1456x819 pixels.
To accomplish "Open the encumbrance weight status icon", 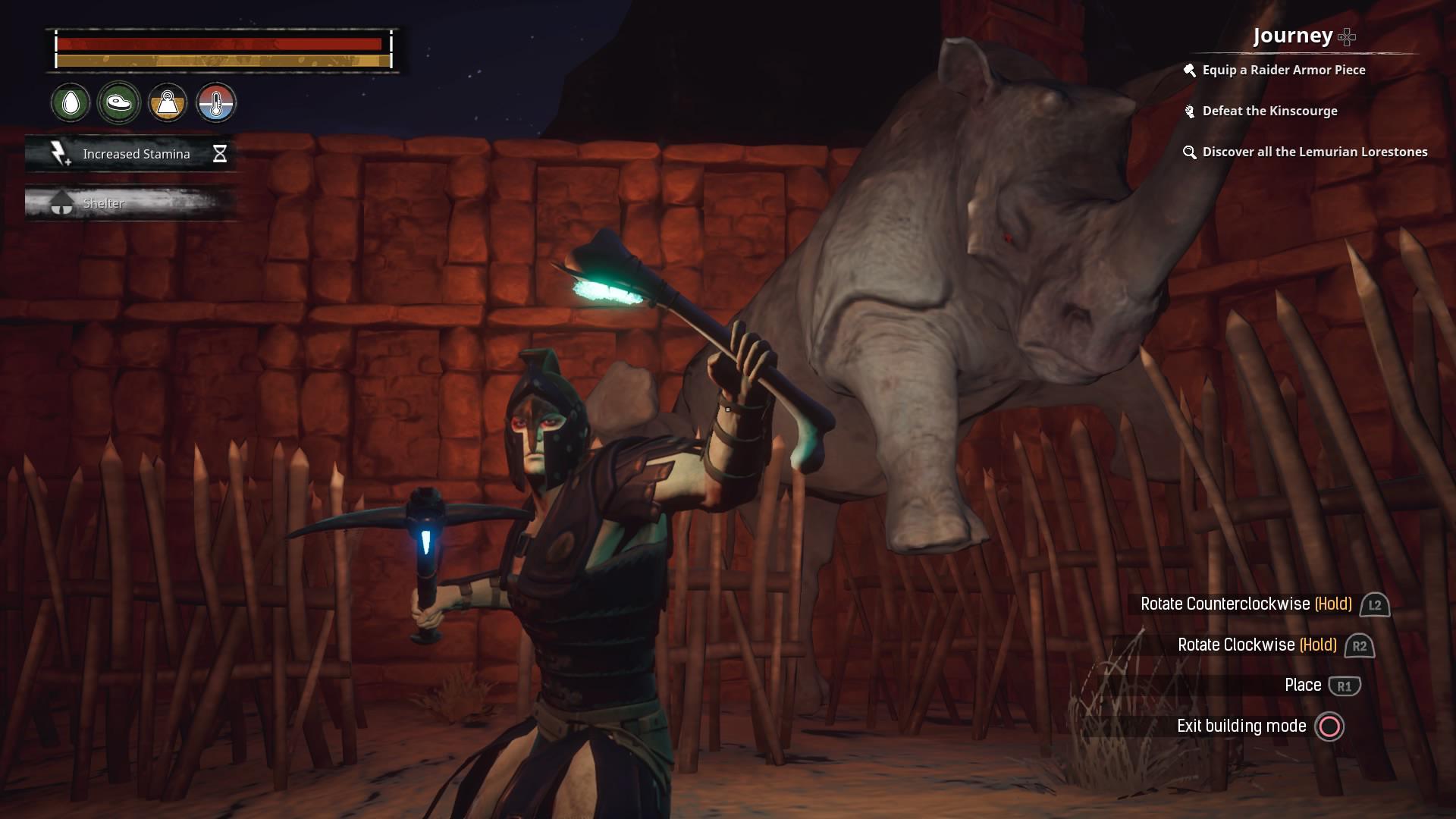I will pyautogui.click(x=168, y=103).
